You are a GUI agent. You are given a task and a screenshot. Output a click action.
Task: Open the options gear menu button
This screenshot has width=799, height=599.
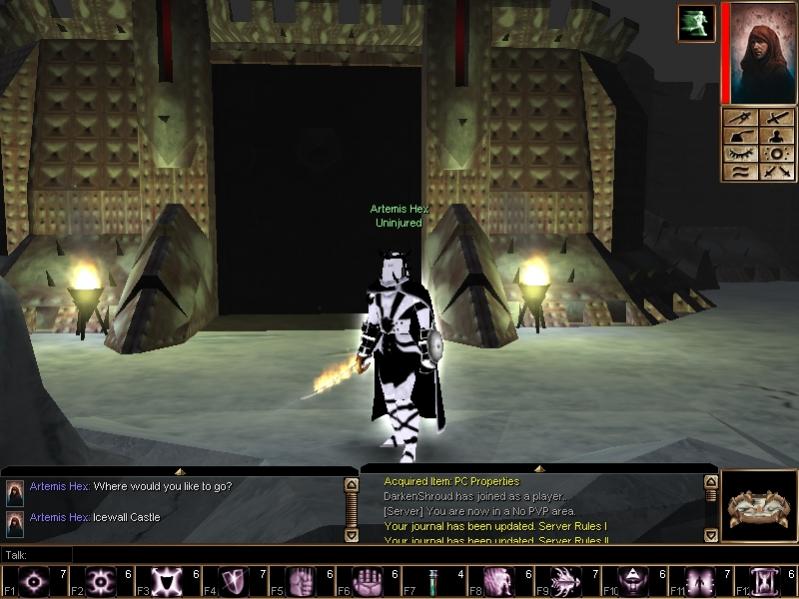(777, 155)
